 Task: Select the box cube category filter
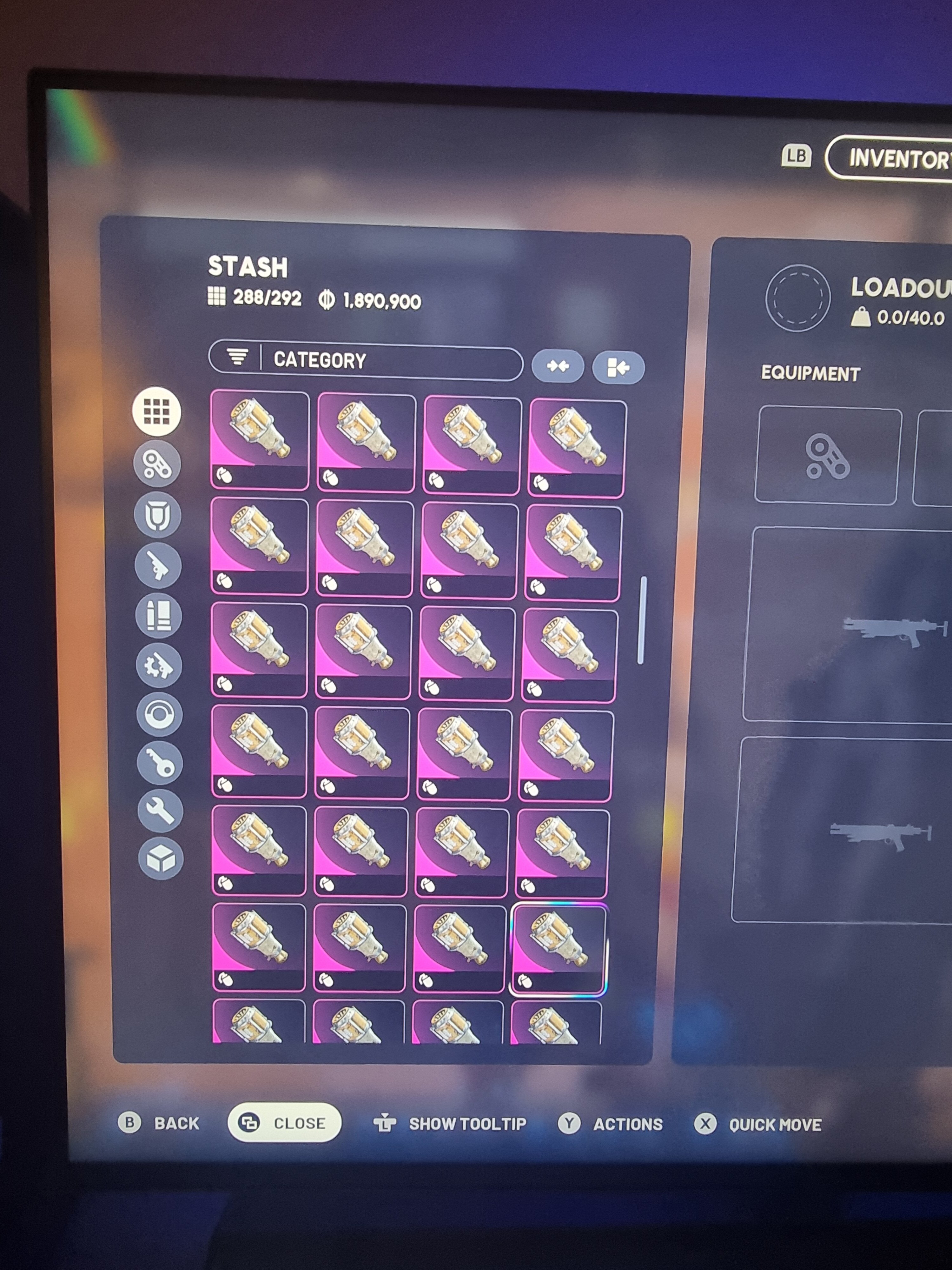click(x=161, y=859)
